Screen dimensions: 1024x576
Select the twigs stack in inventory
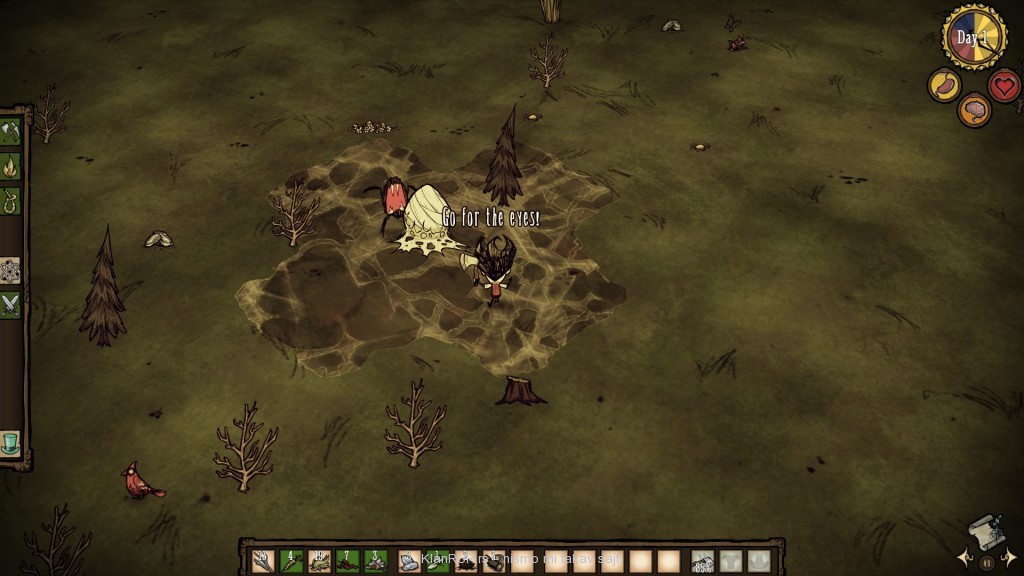(263, 562)
